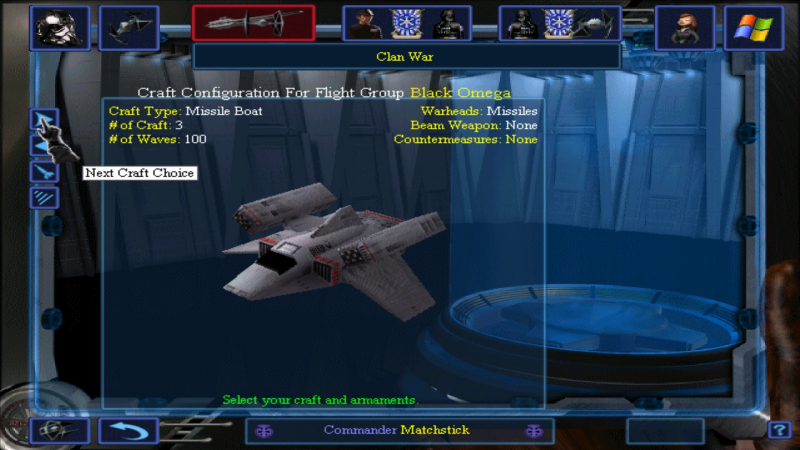Open help with the question mark button
Viewport: 800px width, 450px height.
click(x=779, y=431)
